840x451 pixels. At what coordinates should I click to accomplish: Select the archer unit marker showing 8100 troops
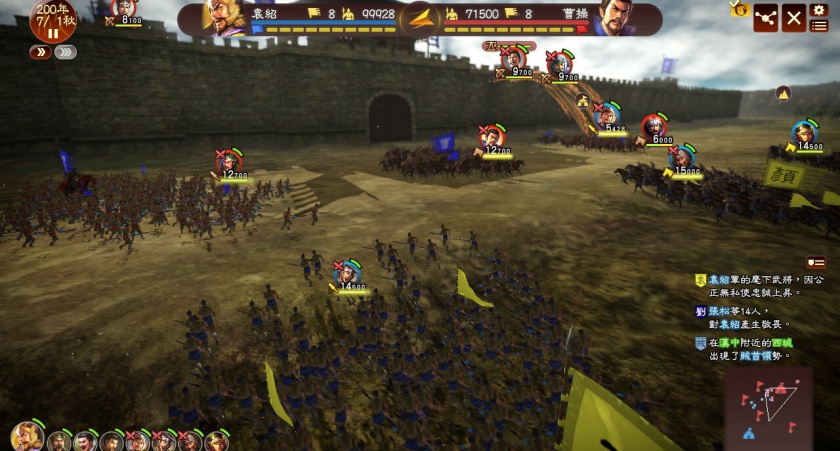coord(124,9)
